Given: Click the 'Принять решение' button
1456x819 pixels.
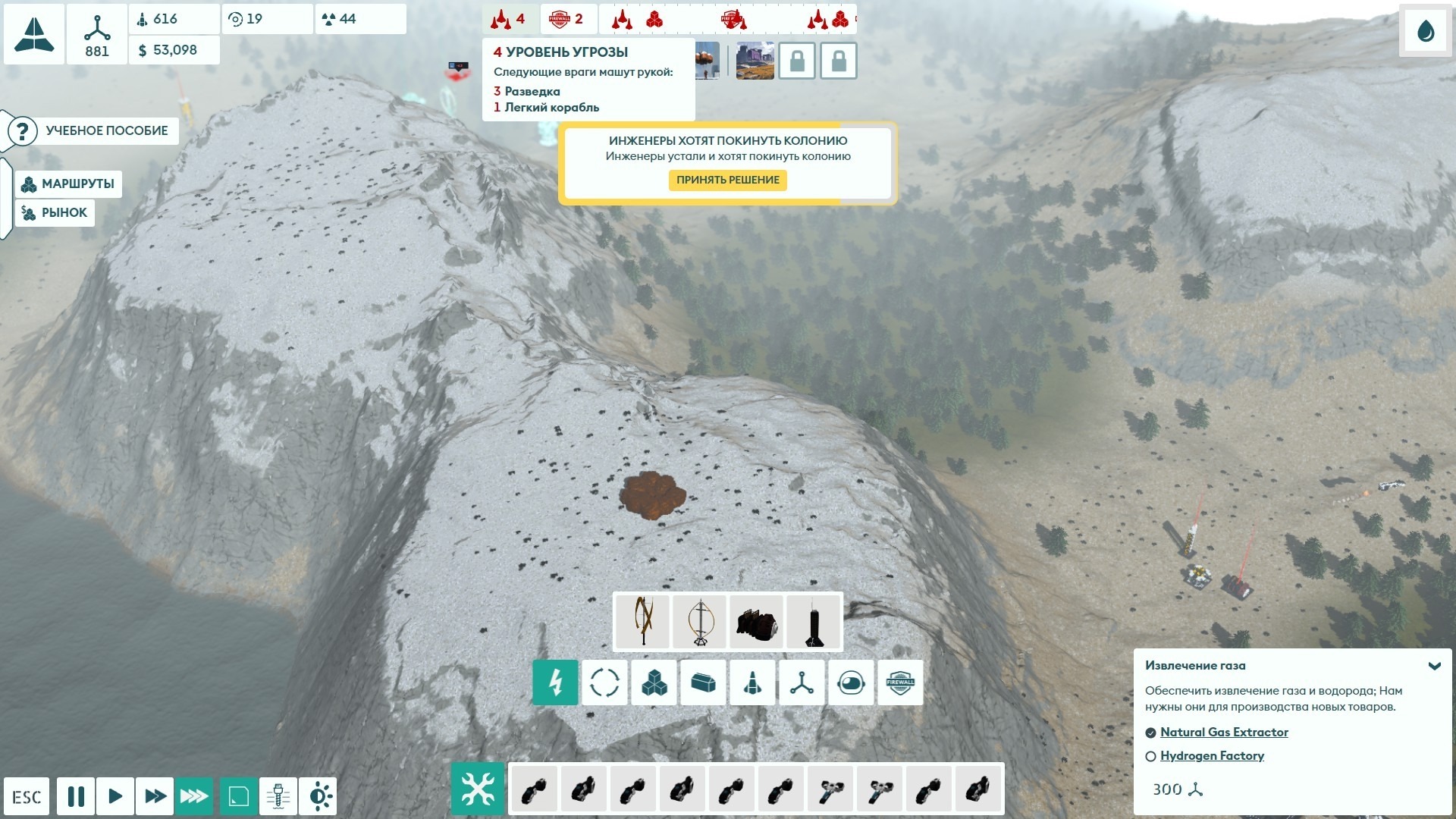Looking at the screenshot, I should coord(727,180).
